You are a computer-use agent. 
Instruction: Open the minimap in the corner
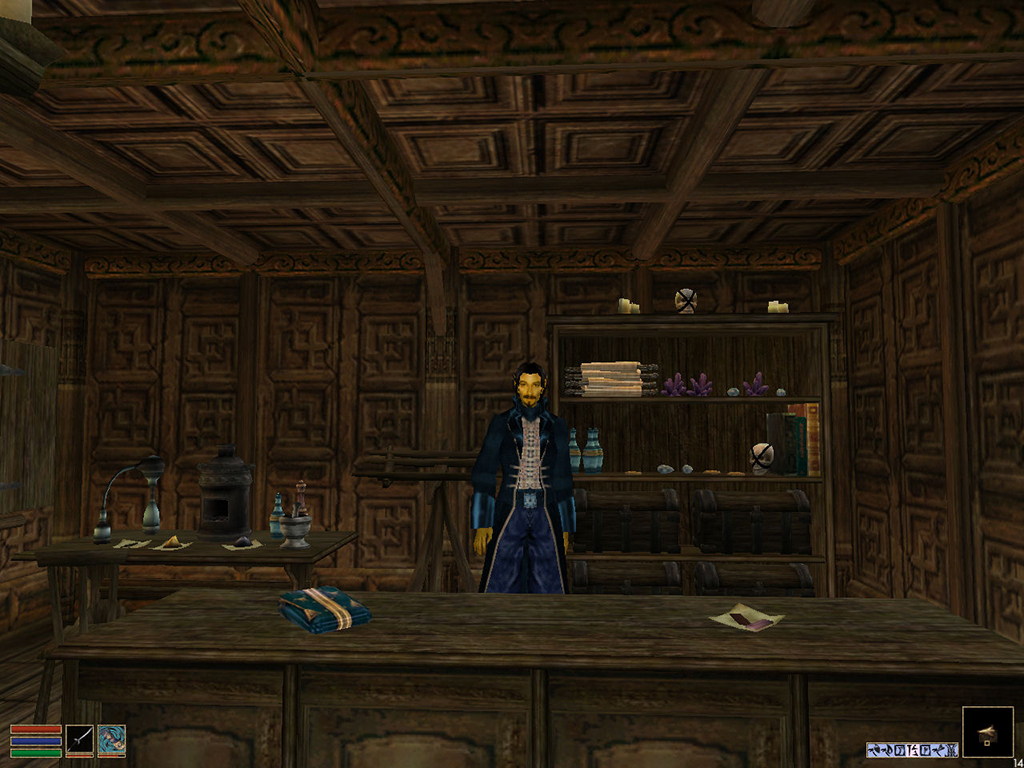point(987,732)
